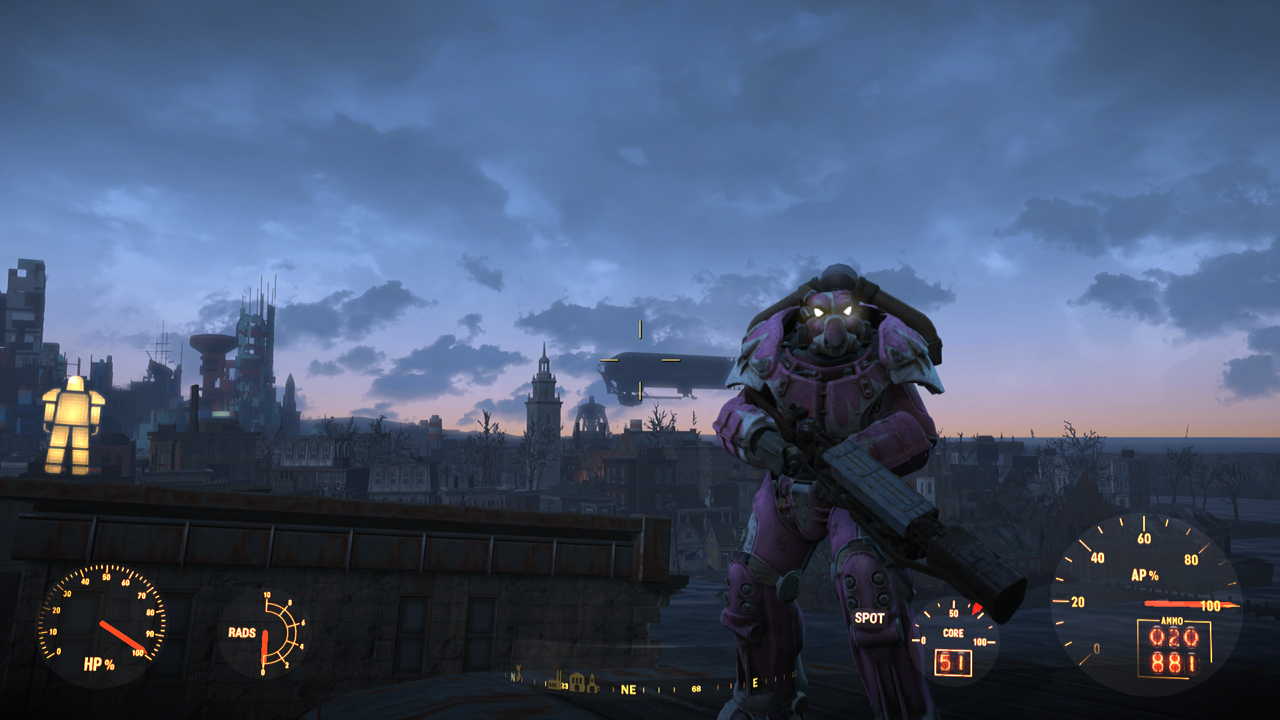Click the SPOT indicator lamp
Image resolution: width=1280 pixels, height=720 pixels.
pos(869,618)
